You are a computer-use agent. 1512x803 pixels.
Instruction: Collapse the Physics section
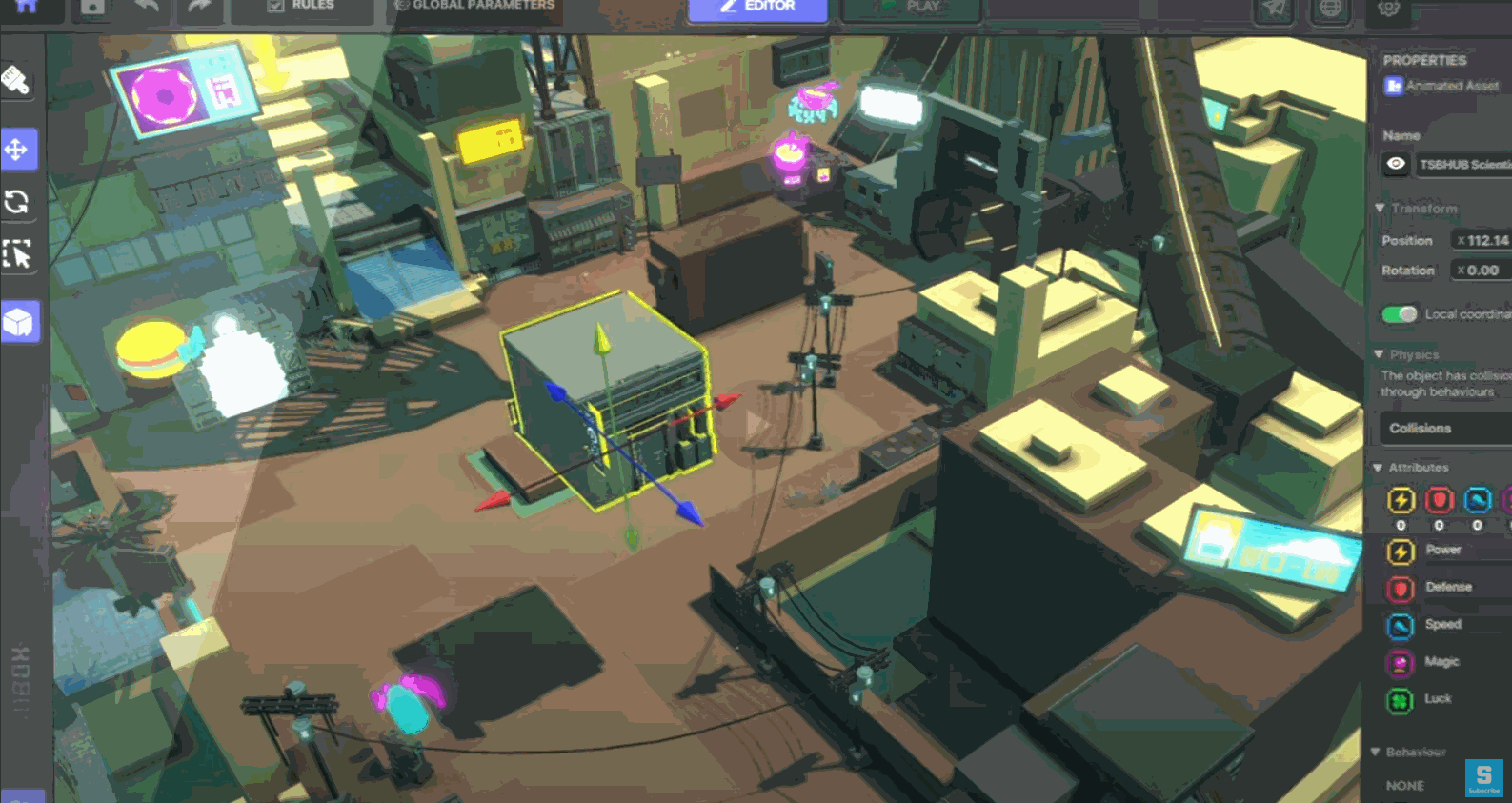tap(1378, 354)
